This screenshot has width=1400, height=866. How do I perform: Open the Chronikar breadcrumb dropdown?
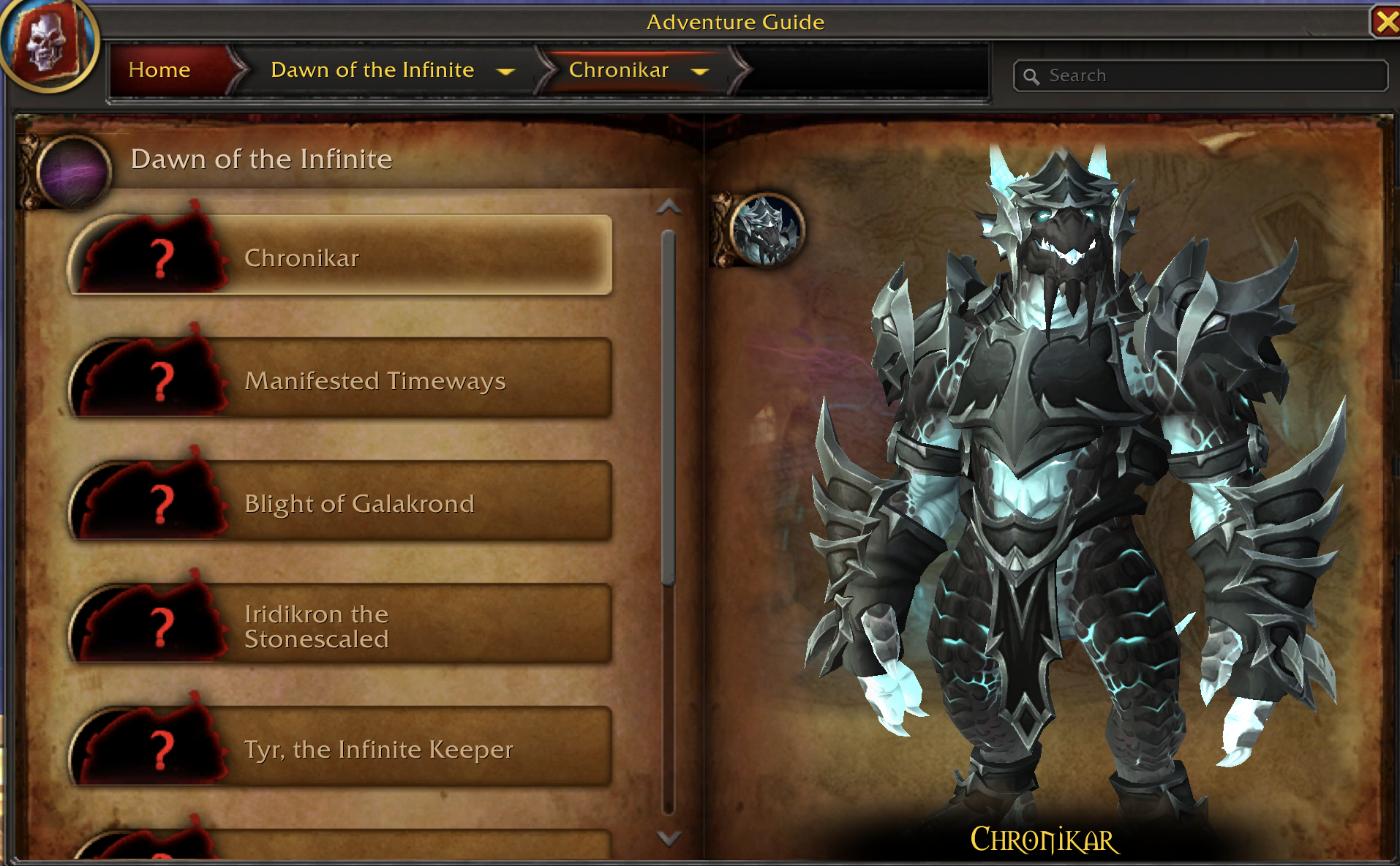click(700, 71)
